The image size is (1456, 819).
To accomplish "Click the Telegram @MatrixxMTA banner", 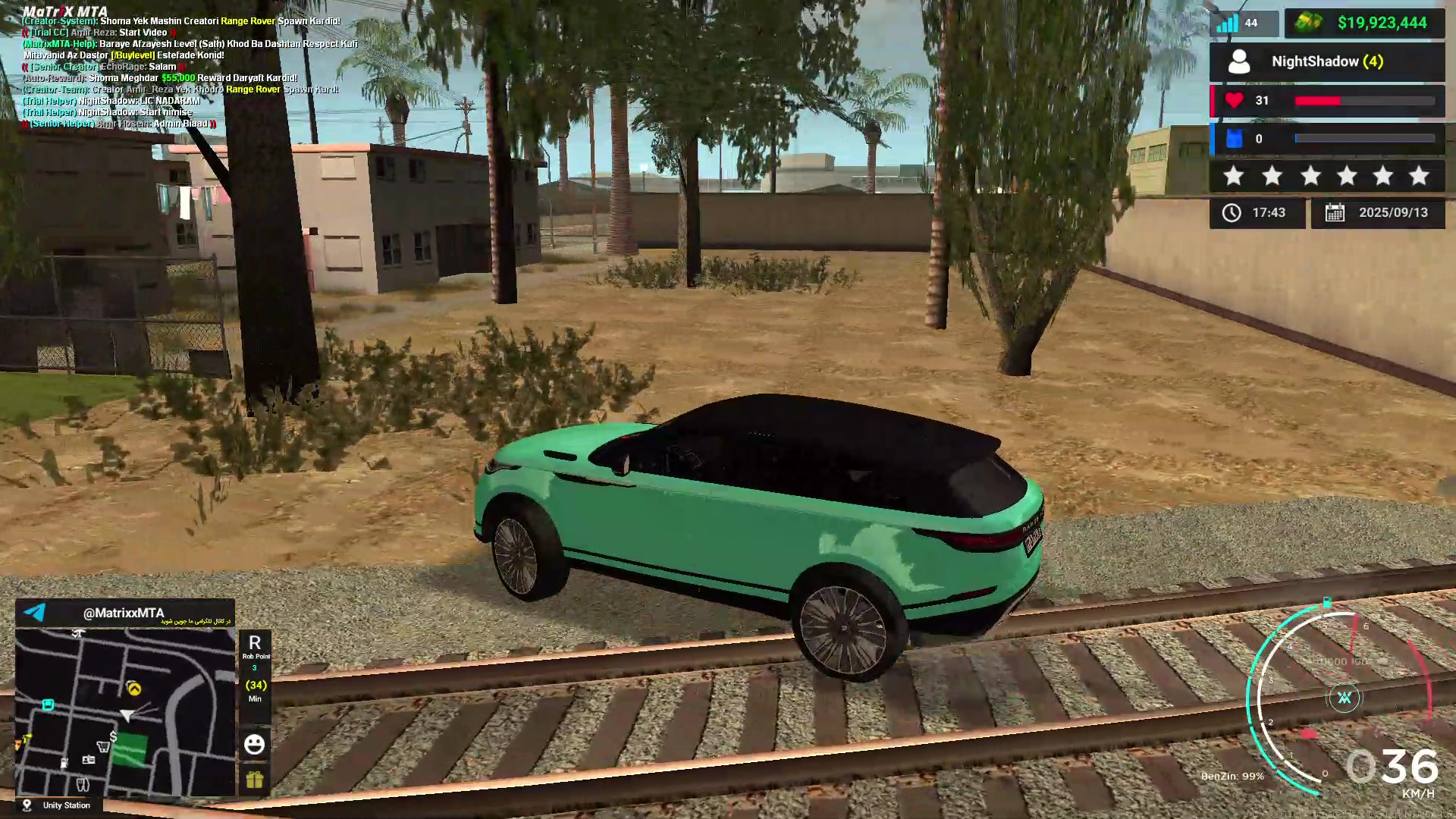I will [124, 613].
